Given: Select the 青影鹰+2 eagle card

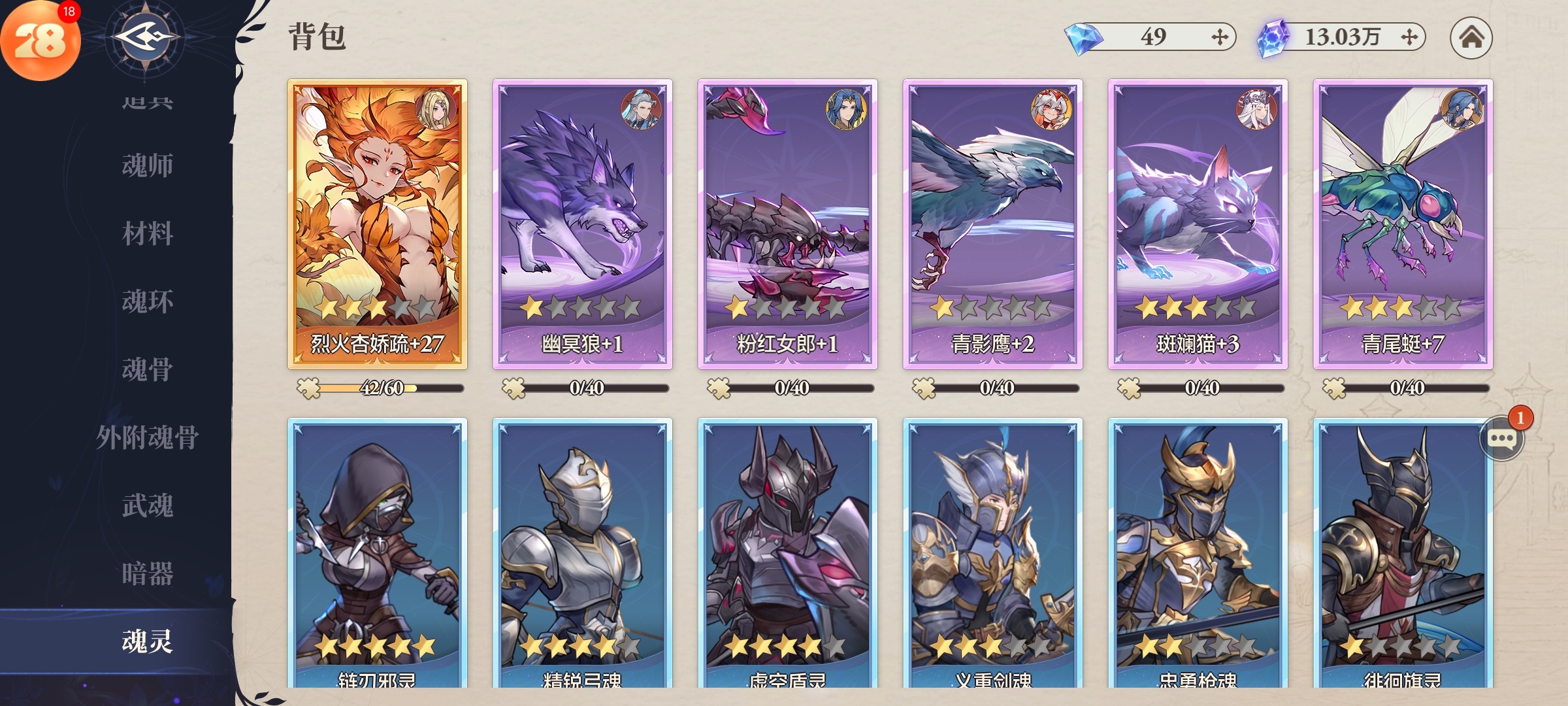Looking at the screenshot, I should (x=993, y=224).
